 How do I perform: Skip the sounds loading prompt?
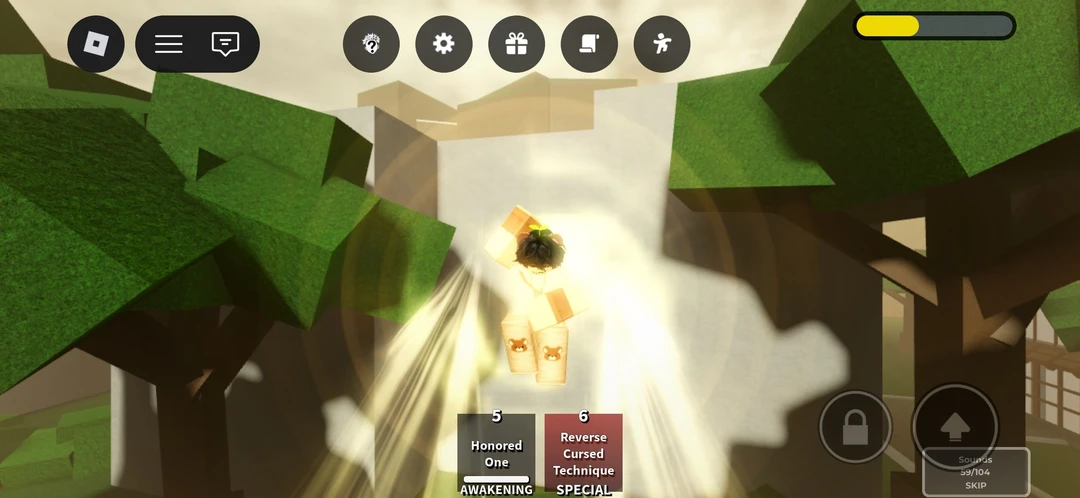(975, 485)
